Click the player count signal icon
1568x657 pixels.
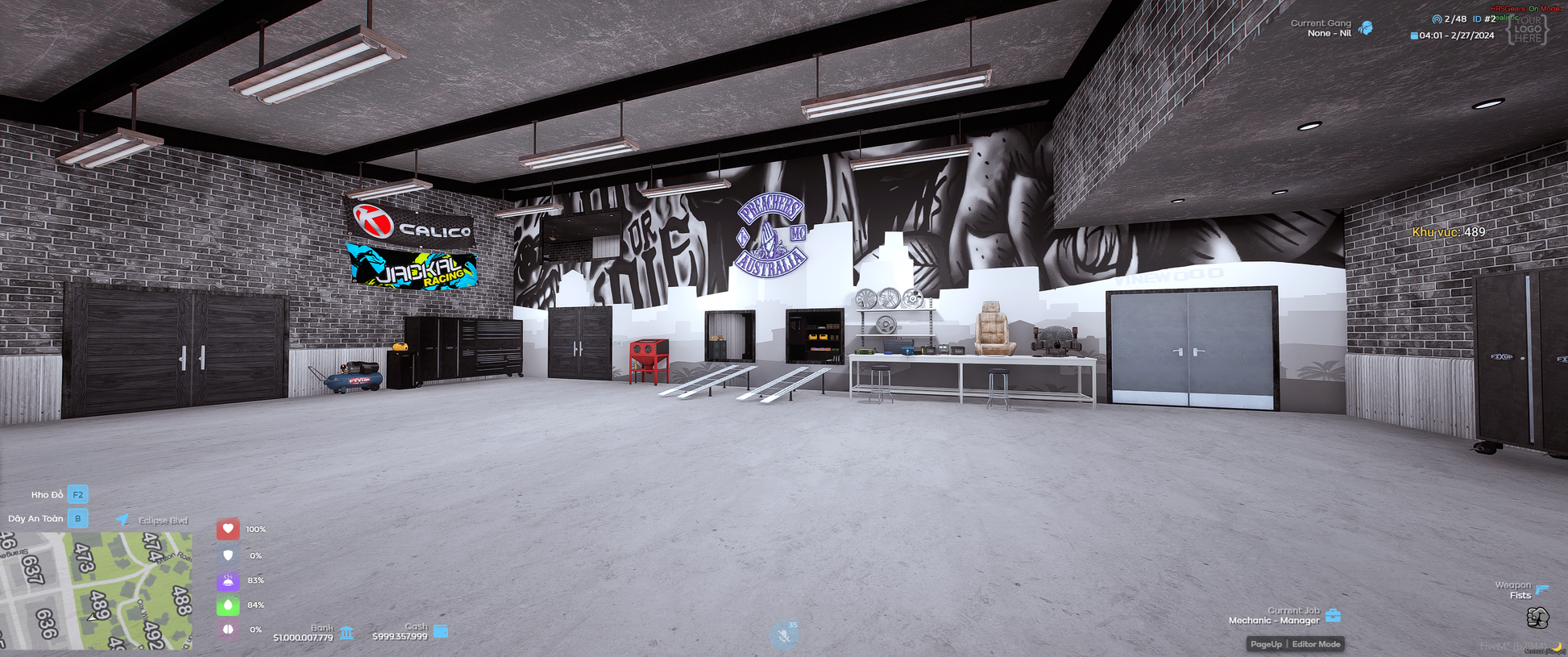pos(1437,19)
